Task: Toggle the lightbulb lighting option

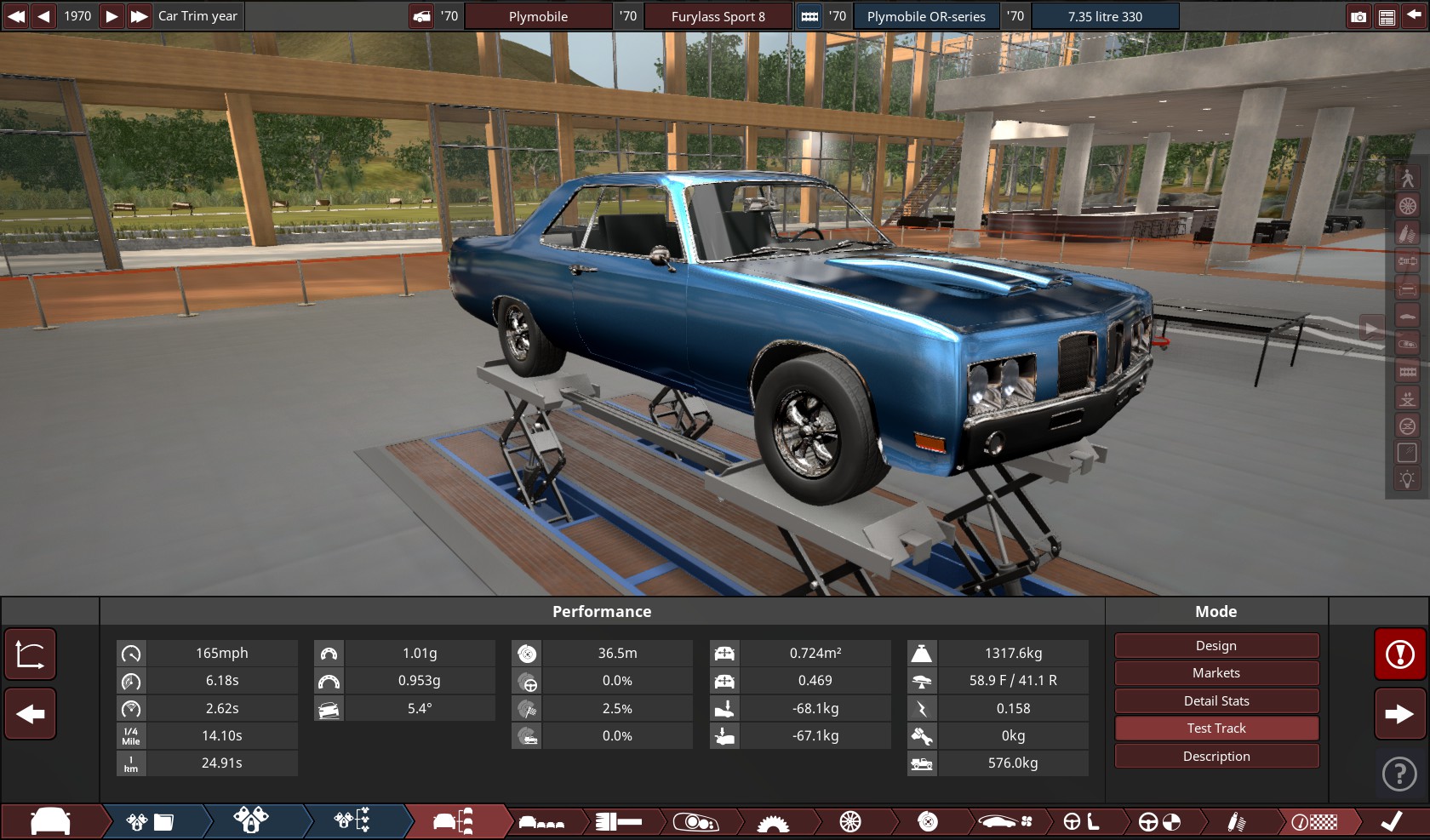Action: pos(1407,479)
